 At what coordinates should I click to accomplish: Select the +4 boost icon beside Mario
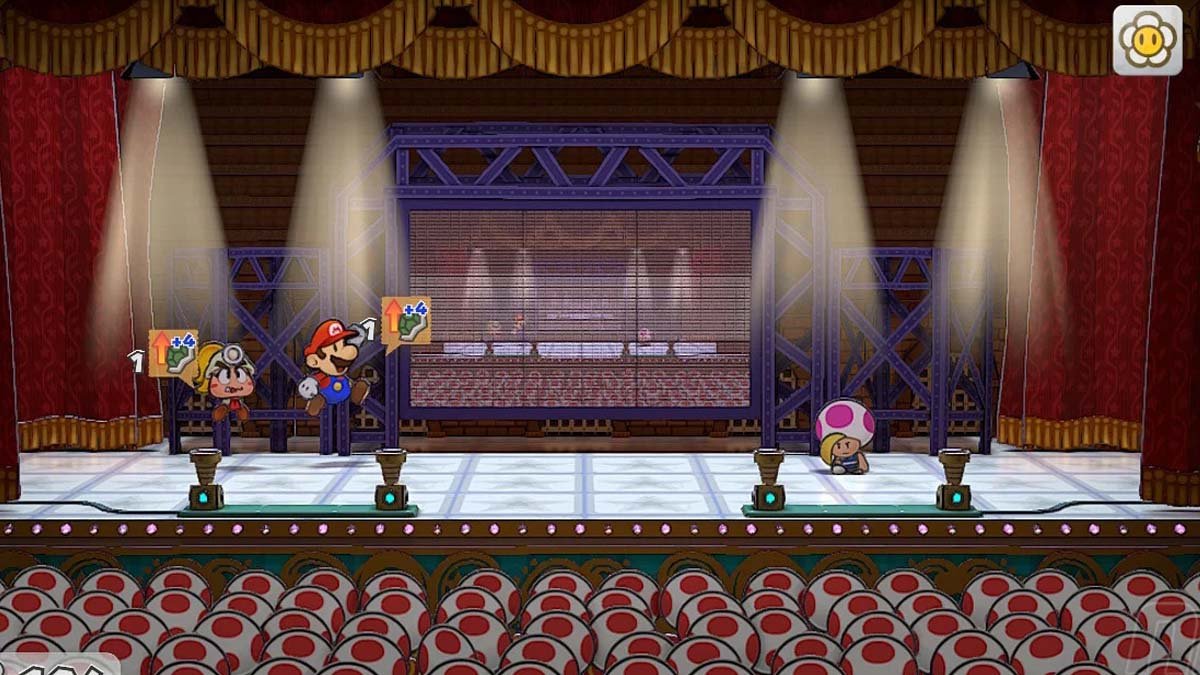coord(406,321)
